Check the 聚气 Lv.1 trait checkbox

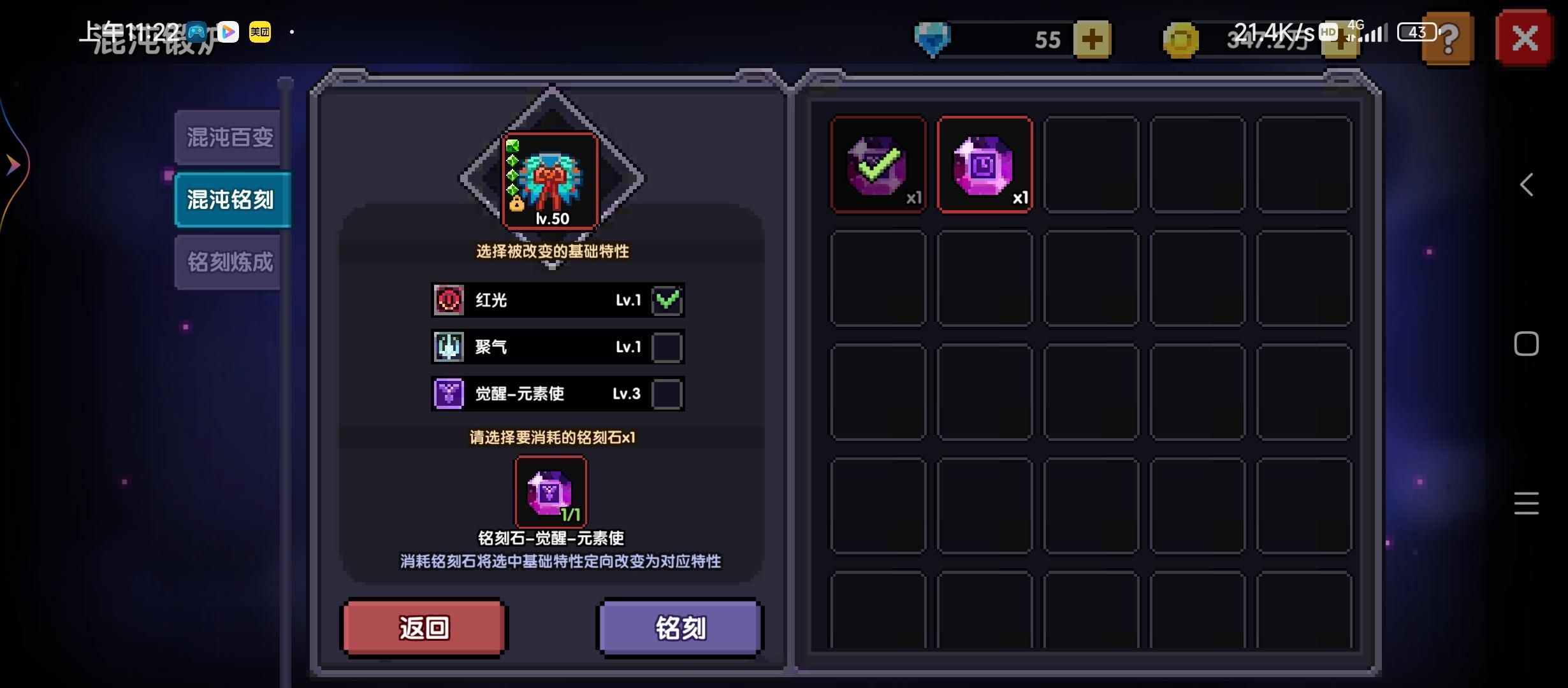[x=668, y=347]
